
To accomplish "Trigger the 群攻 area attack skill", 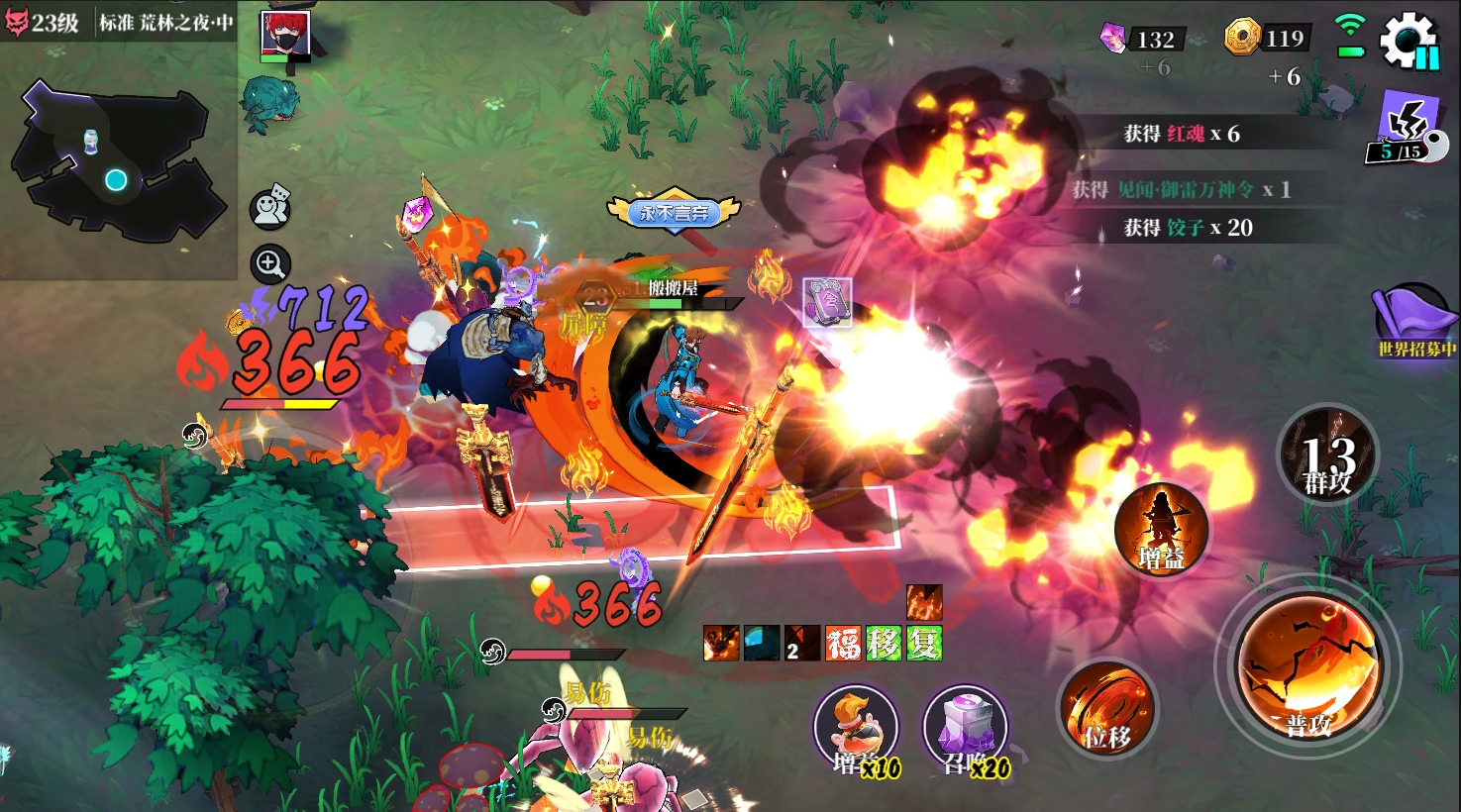I will (x=1327, y=455).
